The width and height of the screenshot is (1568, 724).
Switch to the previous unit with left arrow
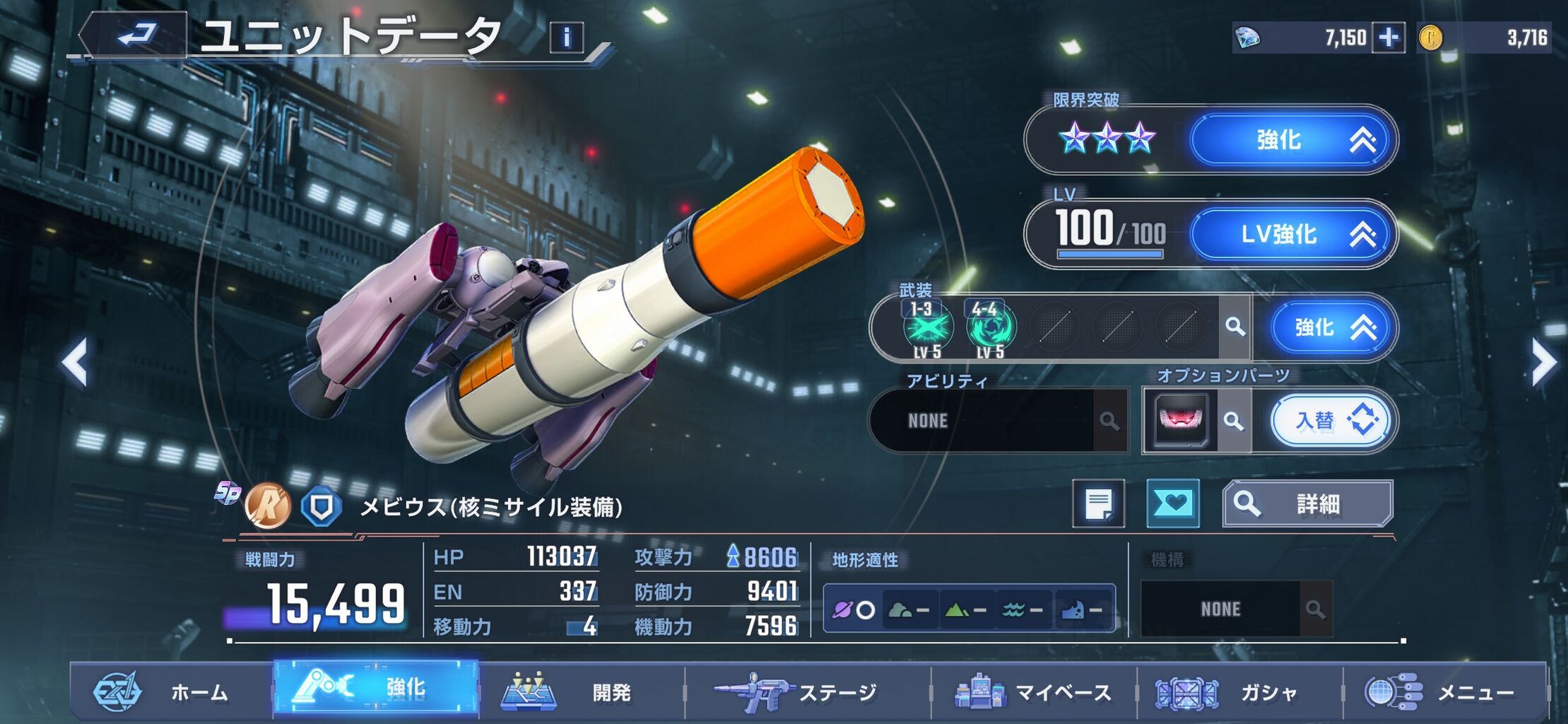click(x=75, y=363)
